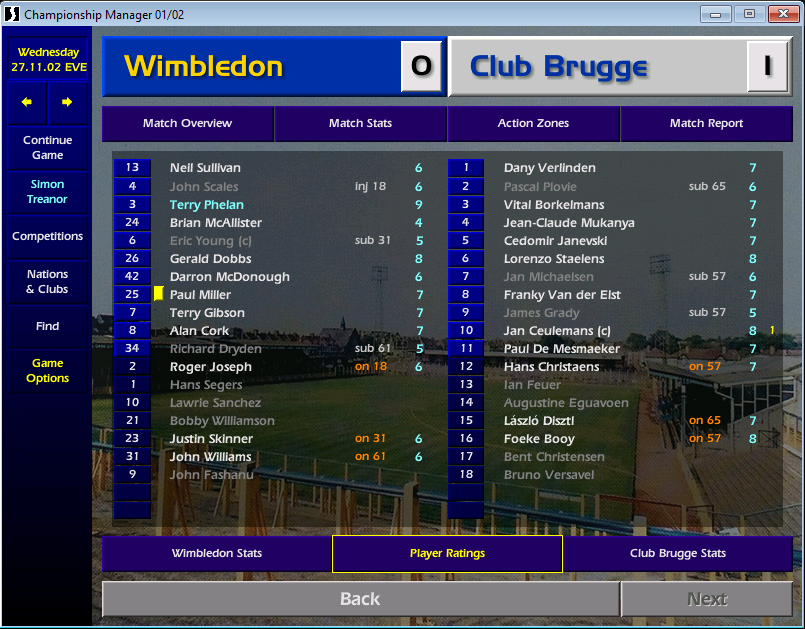Open the Find search option
The width and height of the screenshot is (805, 629).
point(47,326)
